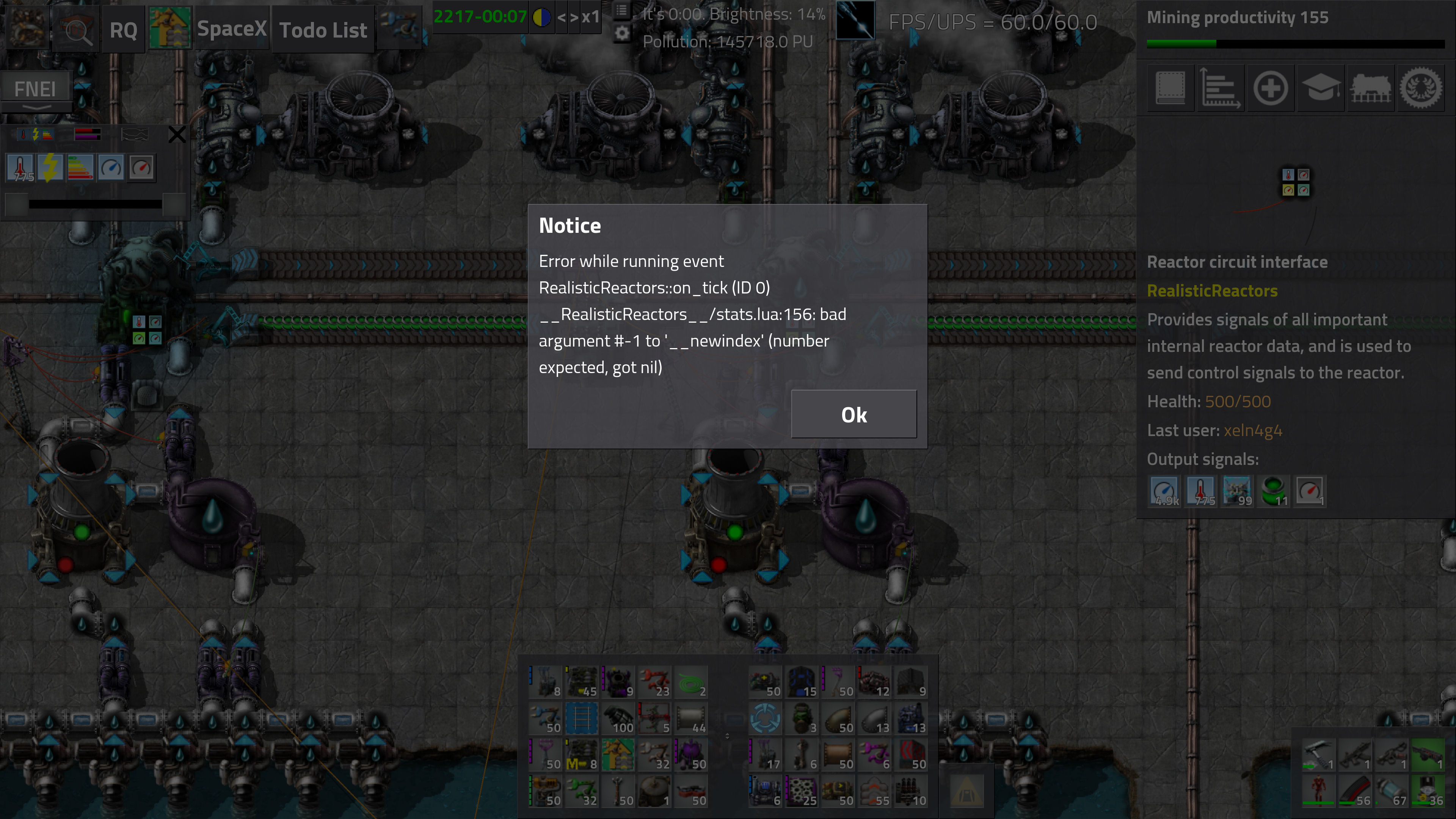Image resolution: width=1456 pixels, height=819 pixels.
Task: Open the trains overview button
Action: 1371,88
